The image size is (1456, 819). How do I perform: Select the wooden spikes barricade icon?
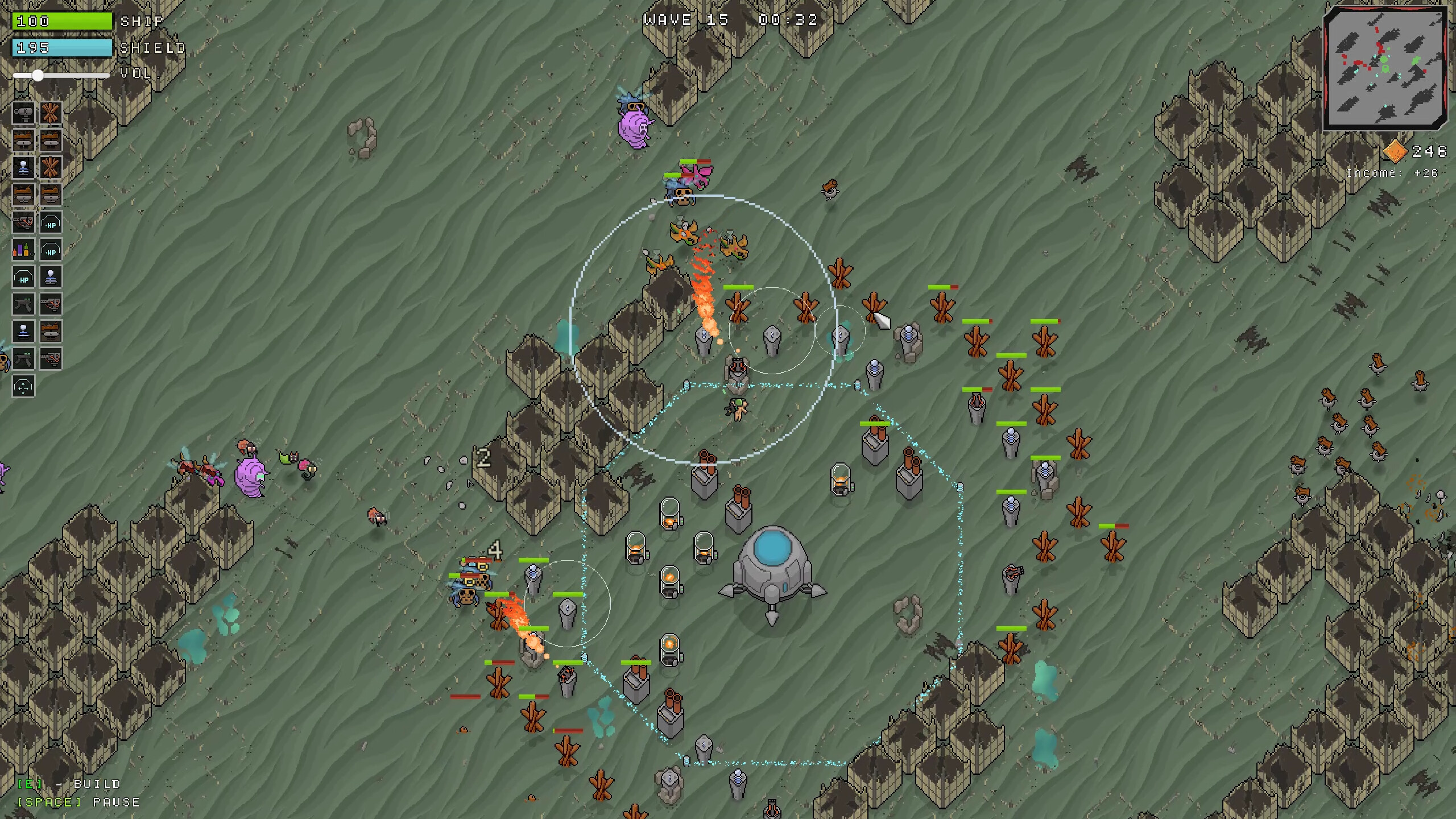tap(51, 113)
